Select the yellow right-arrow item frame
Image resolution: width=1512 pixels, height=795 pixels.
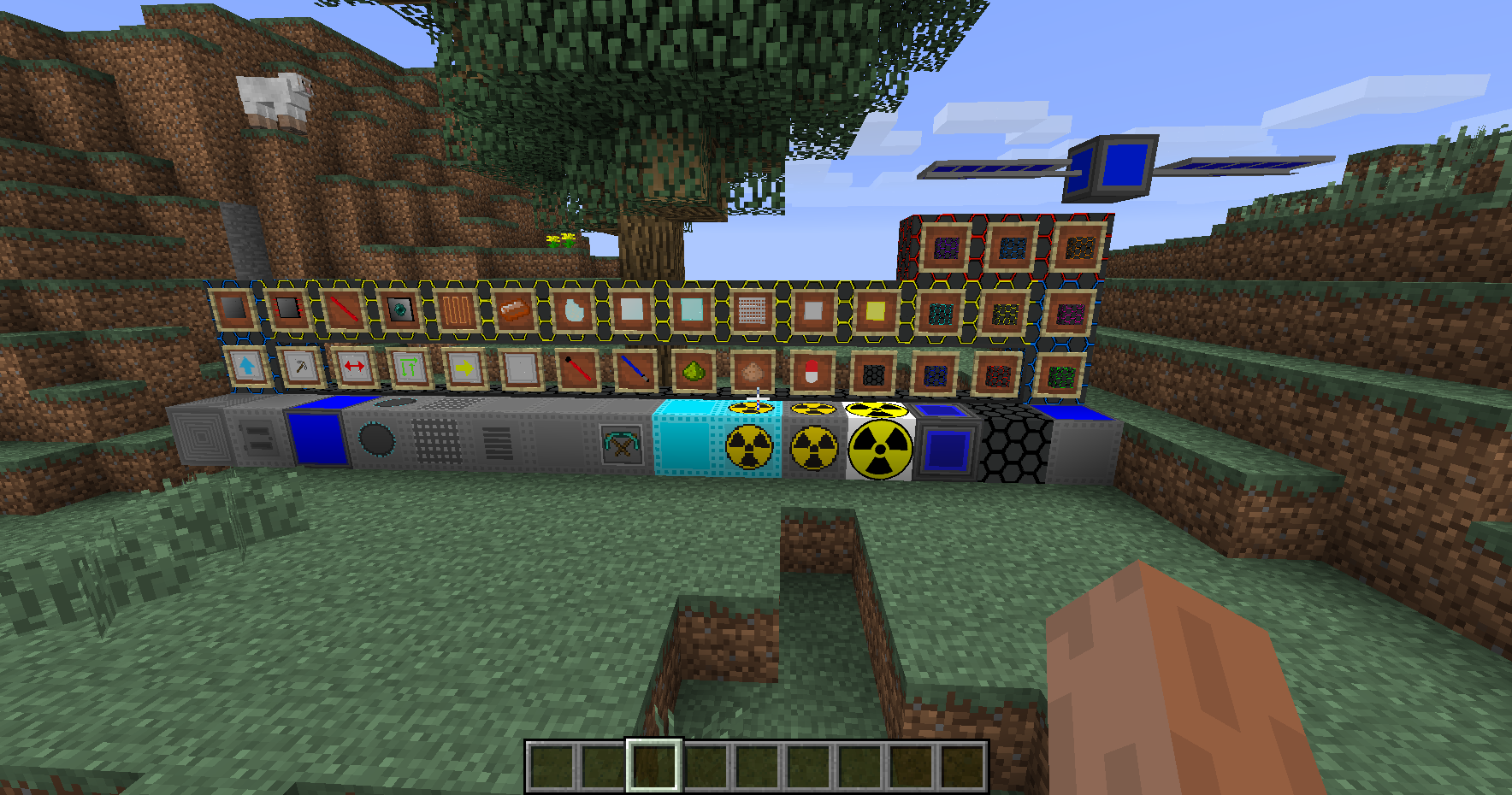465,368
